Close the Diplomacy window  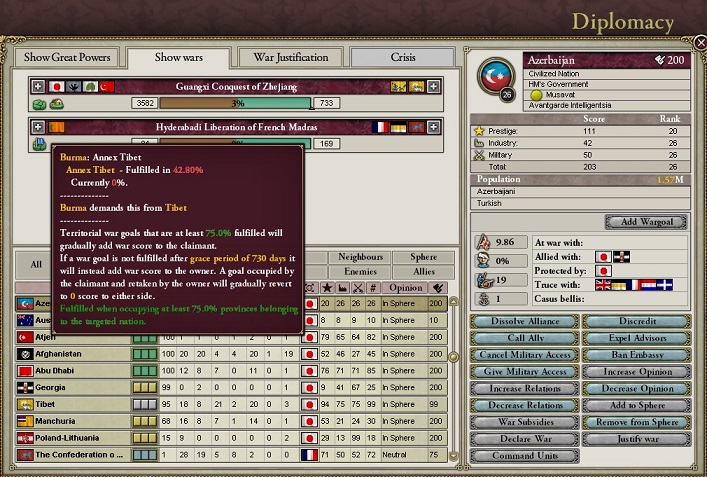(x=697, y=43)
